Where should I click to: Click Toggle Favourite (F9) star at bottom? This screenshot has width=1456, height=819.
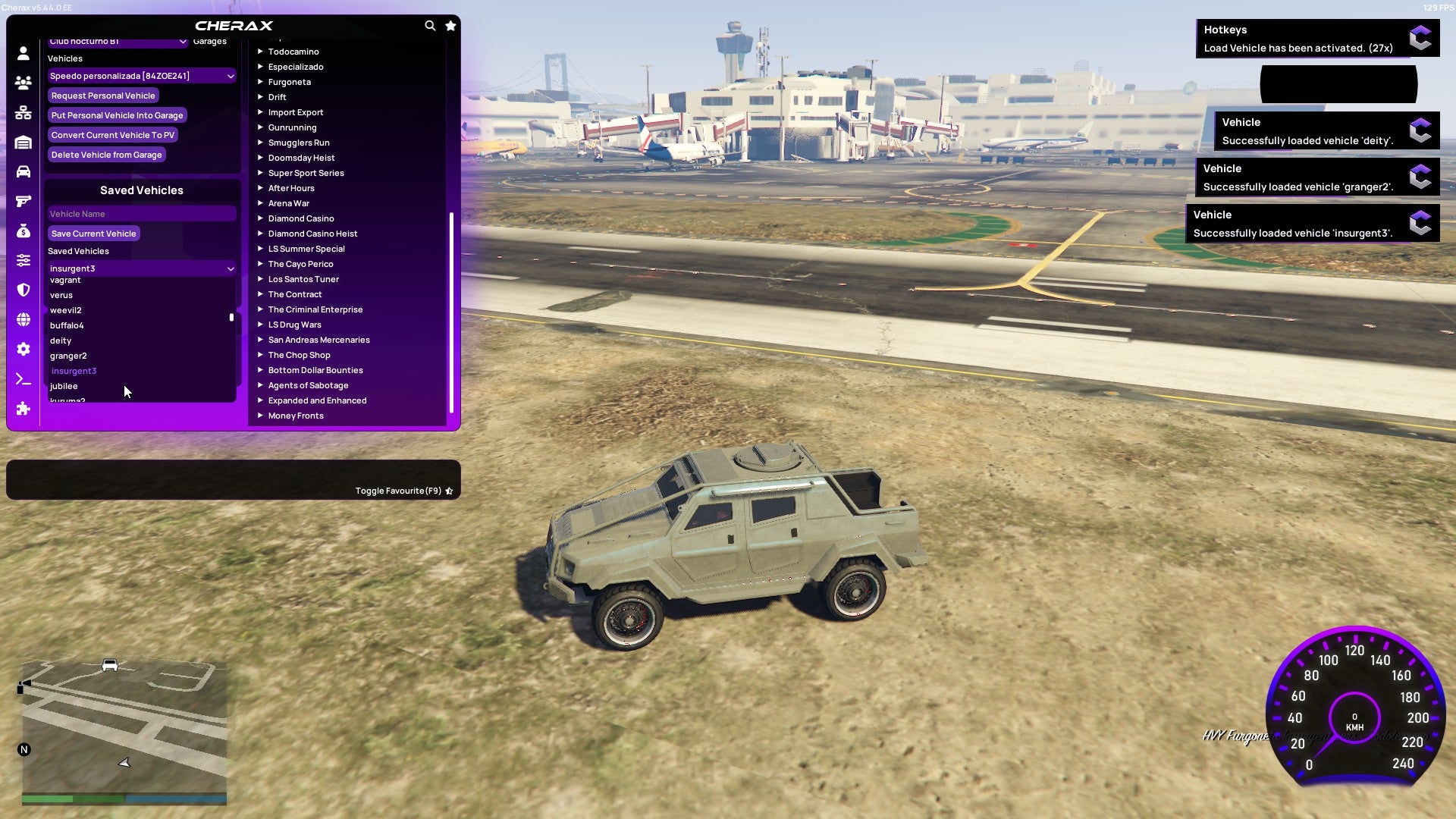click(x=449, y=491)
